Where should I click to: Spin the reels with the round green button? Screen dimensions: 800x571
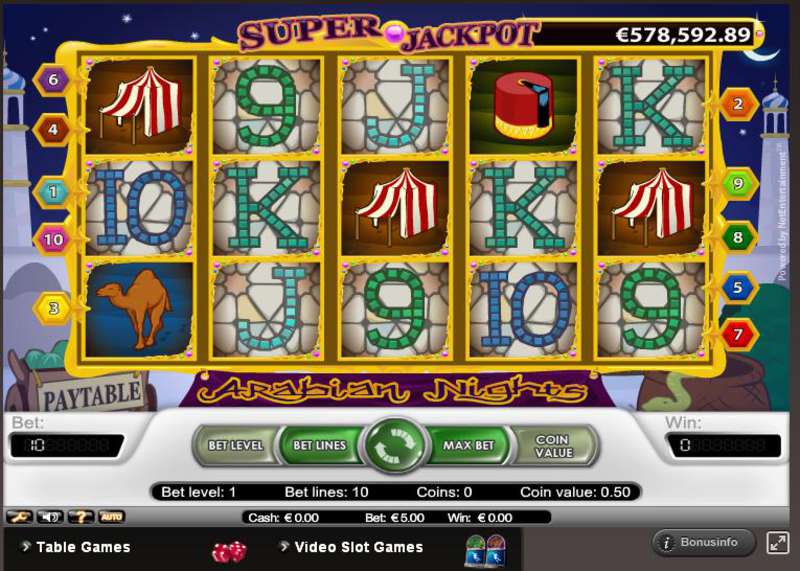[395, 446]
